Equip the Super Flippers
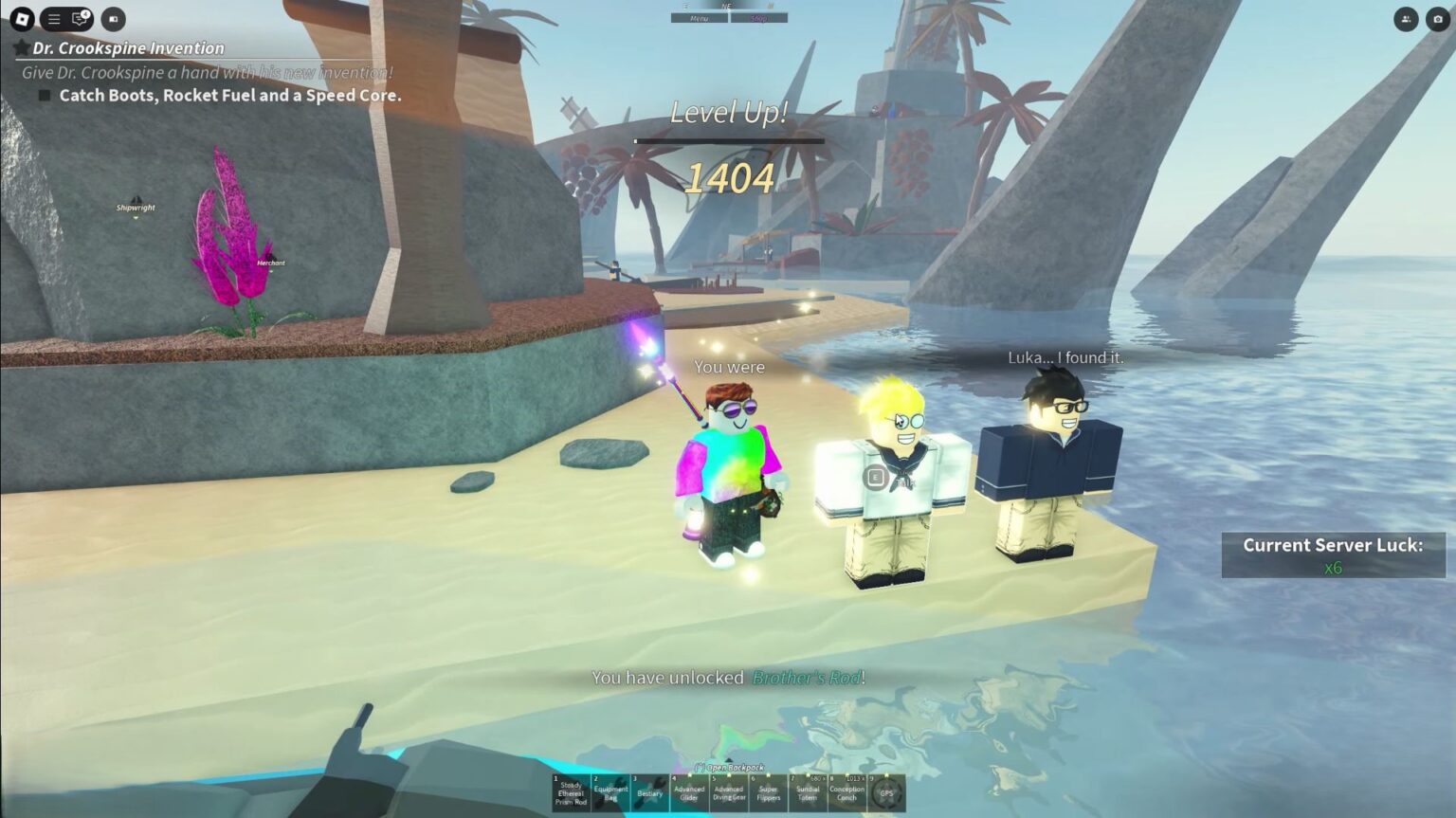The image size is (1456, 818). click(769, 794)
